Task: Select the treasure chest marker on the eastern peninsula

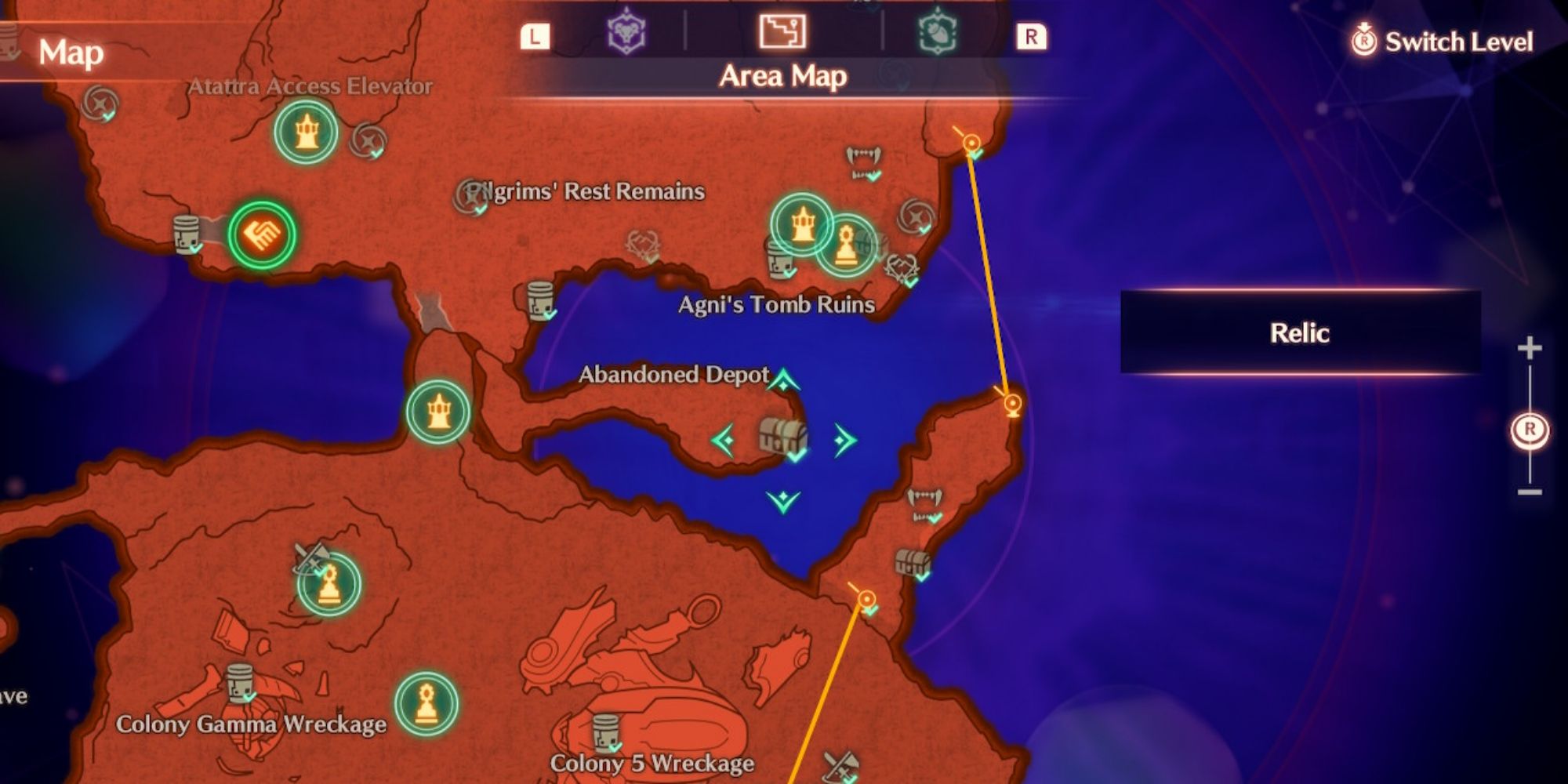Action: click(913, 562)
